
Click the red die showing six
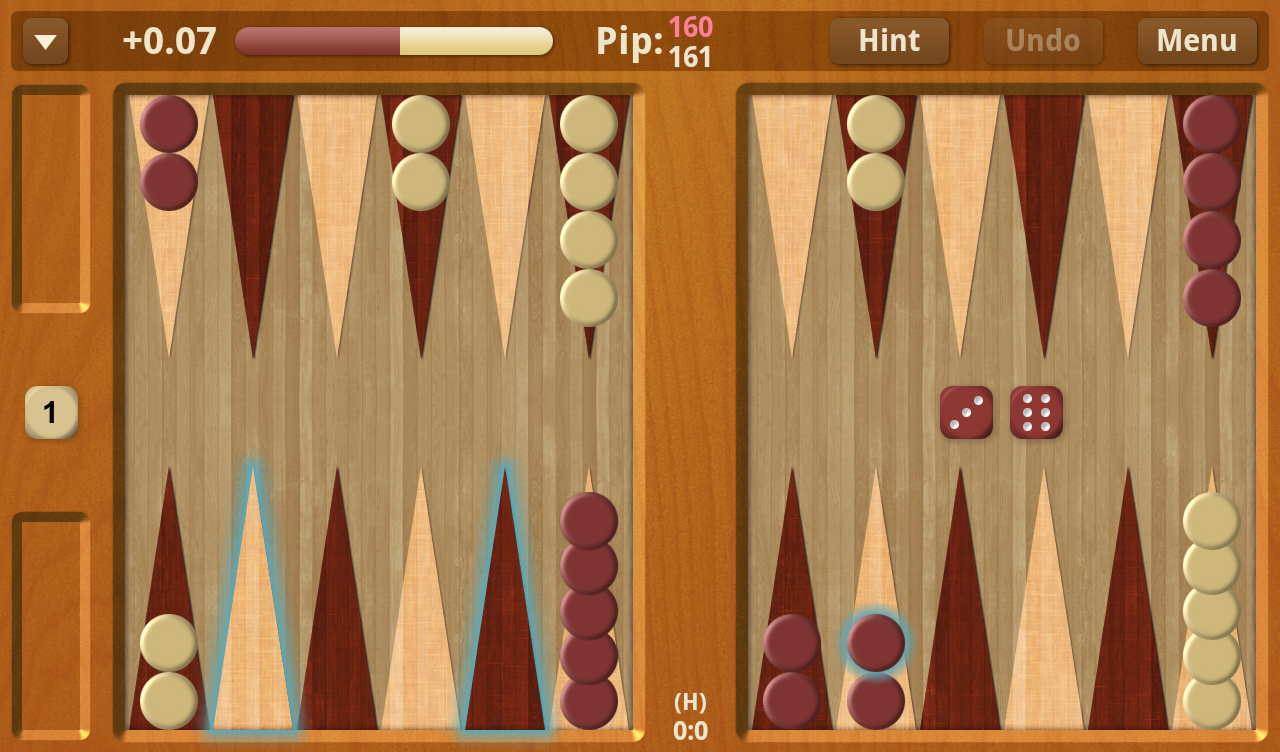(1036, 412)
